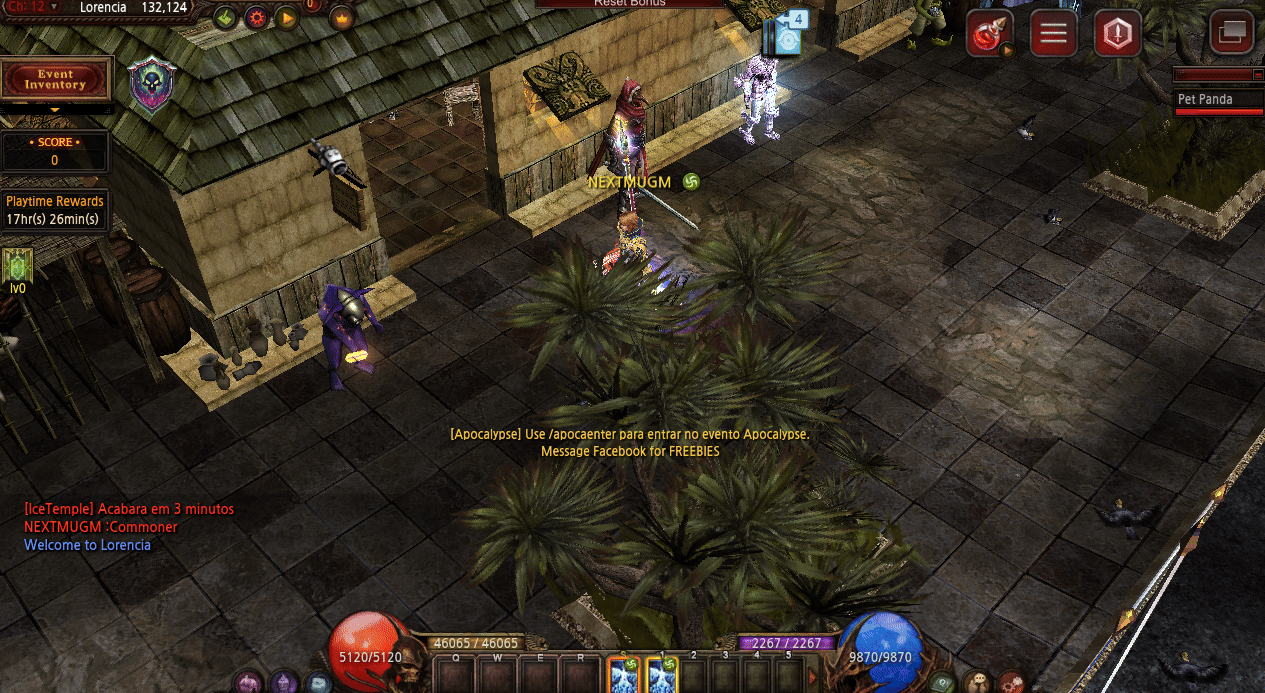Image resolution: width=1265 pixels, height=693 pixels.
Task: Click the green broom icon in top bar
Action: [x=225, y=16]
